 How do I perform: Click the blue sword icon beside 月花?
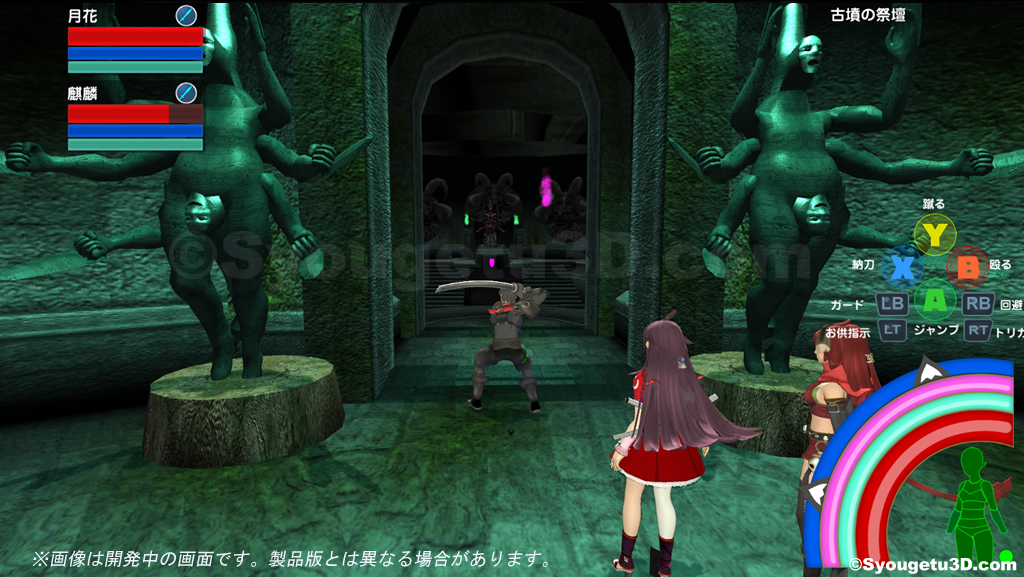point(186,15)
